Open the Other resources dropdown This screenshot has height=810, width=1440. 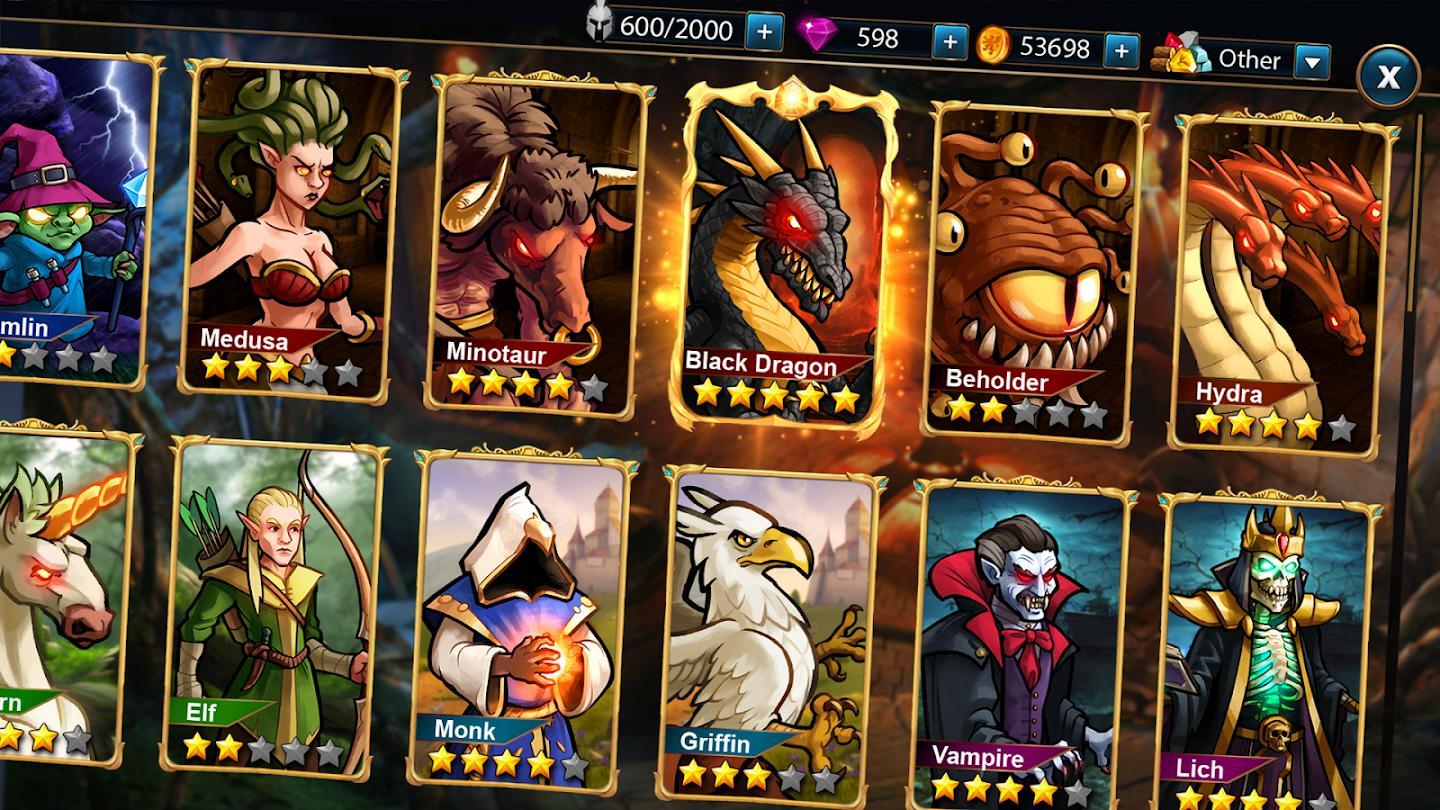[1313, 62]
